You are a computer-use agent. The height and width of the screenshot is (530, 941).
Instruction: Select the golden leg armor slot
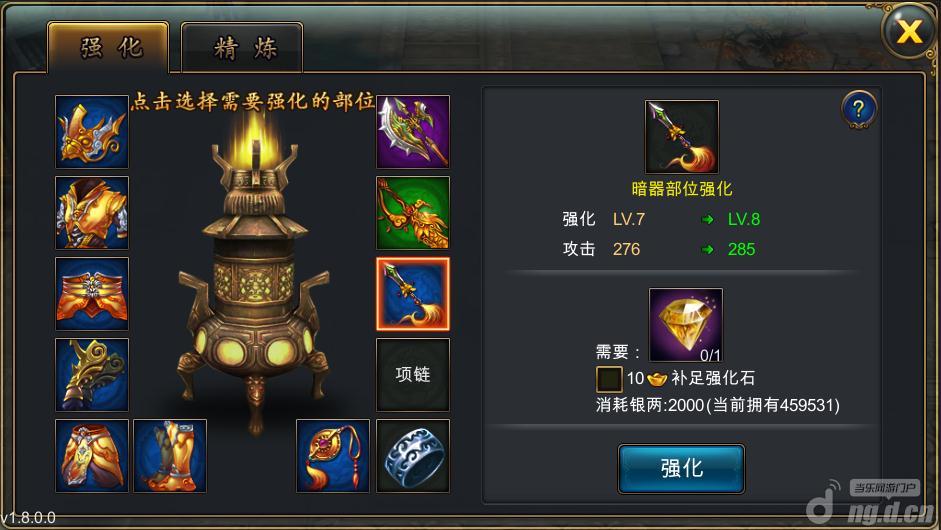[92, 456]
